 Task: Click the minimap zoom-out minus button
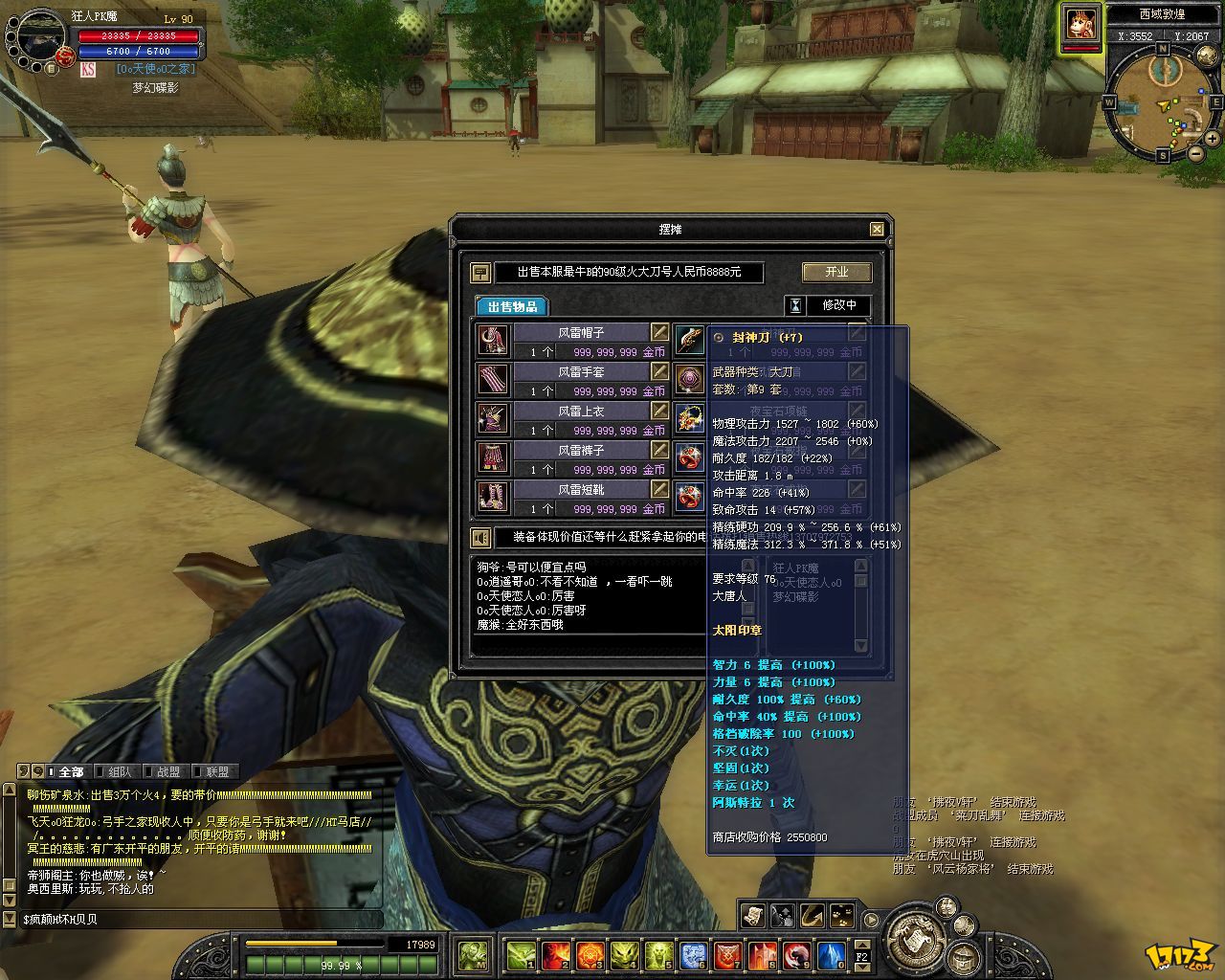1195,153
